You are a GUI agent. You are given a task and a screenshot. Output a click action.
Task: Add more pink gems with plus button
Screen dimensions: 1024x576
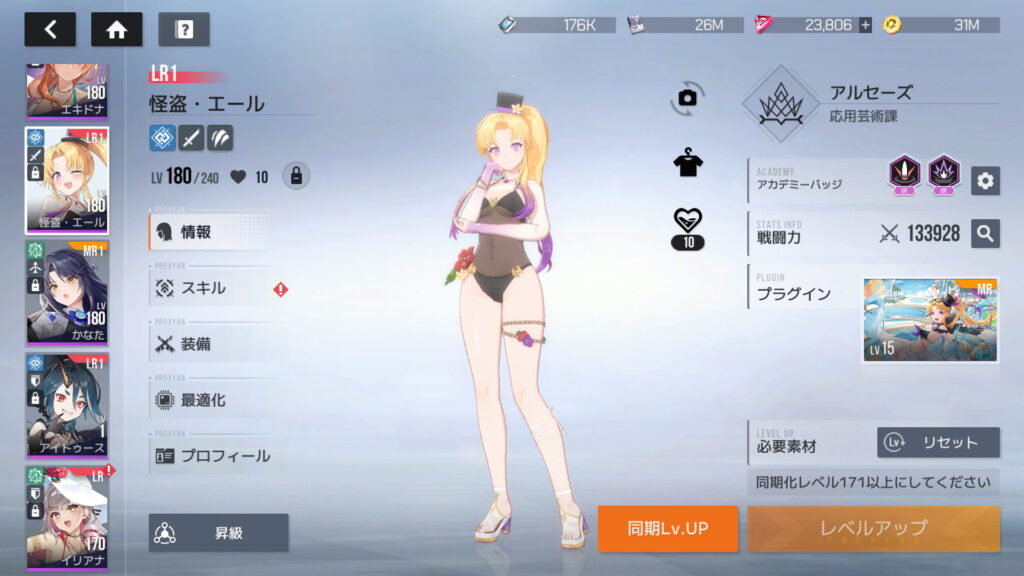point(865,25)
